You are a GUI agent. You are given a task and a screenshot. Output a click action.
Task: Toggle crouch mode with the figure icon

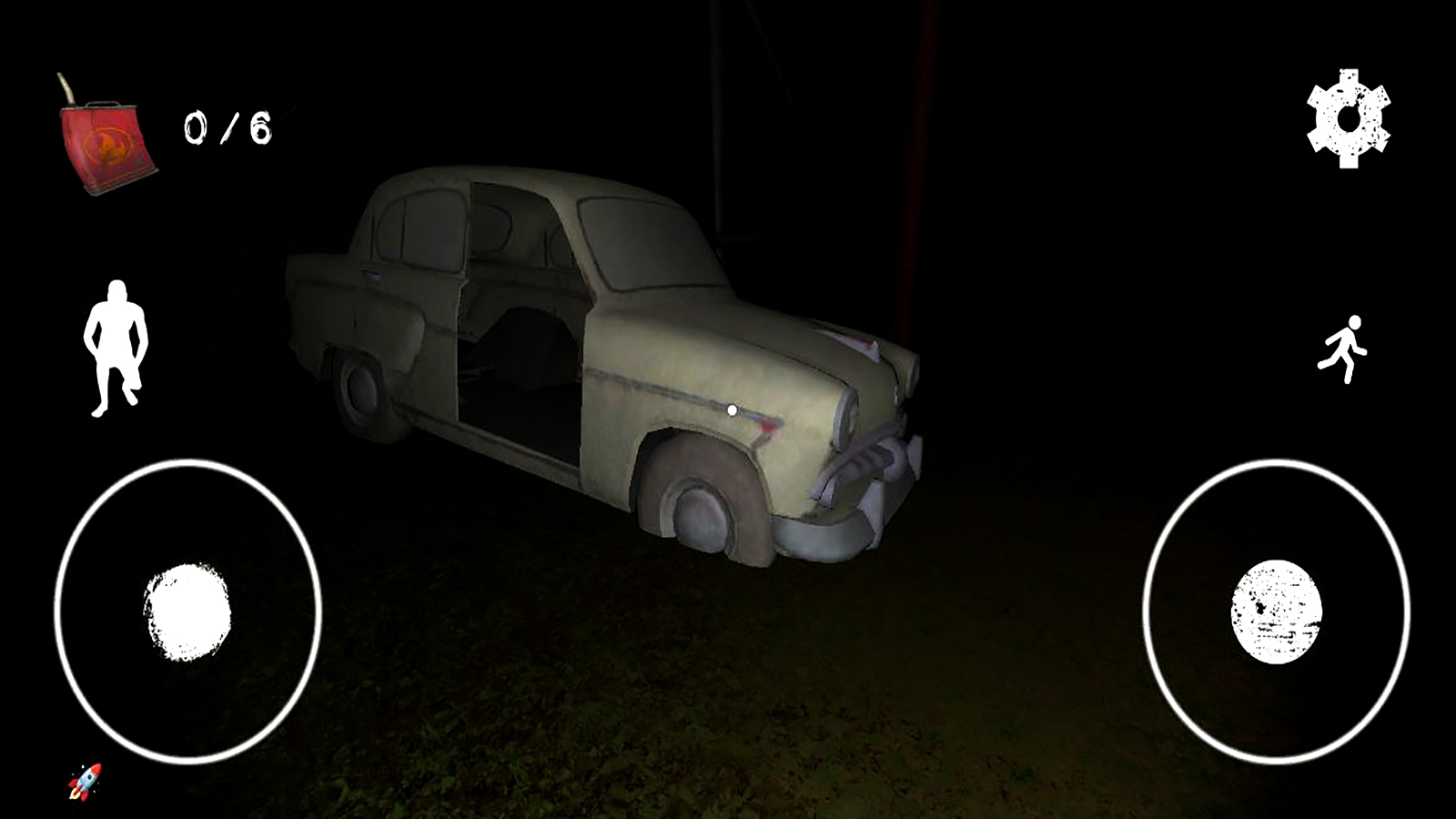point(118,348)
